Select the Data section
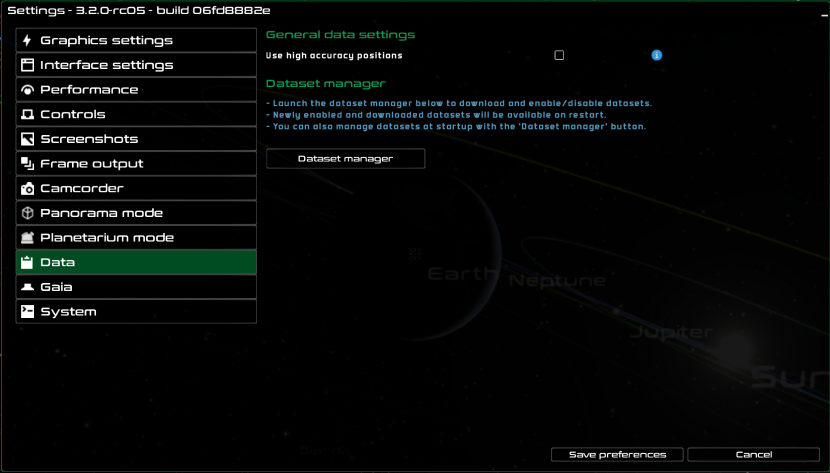Image resolution: width=830 pixels, height=473 pixels. 136,262
